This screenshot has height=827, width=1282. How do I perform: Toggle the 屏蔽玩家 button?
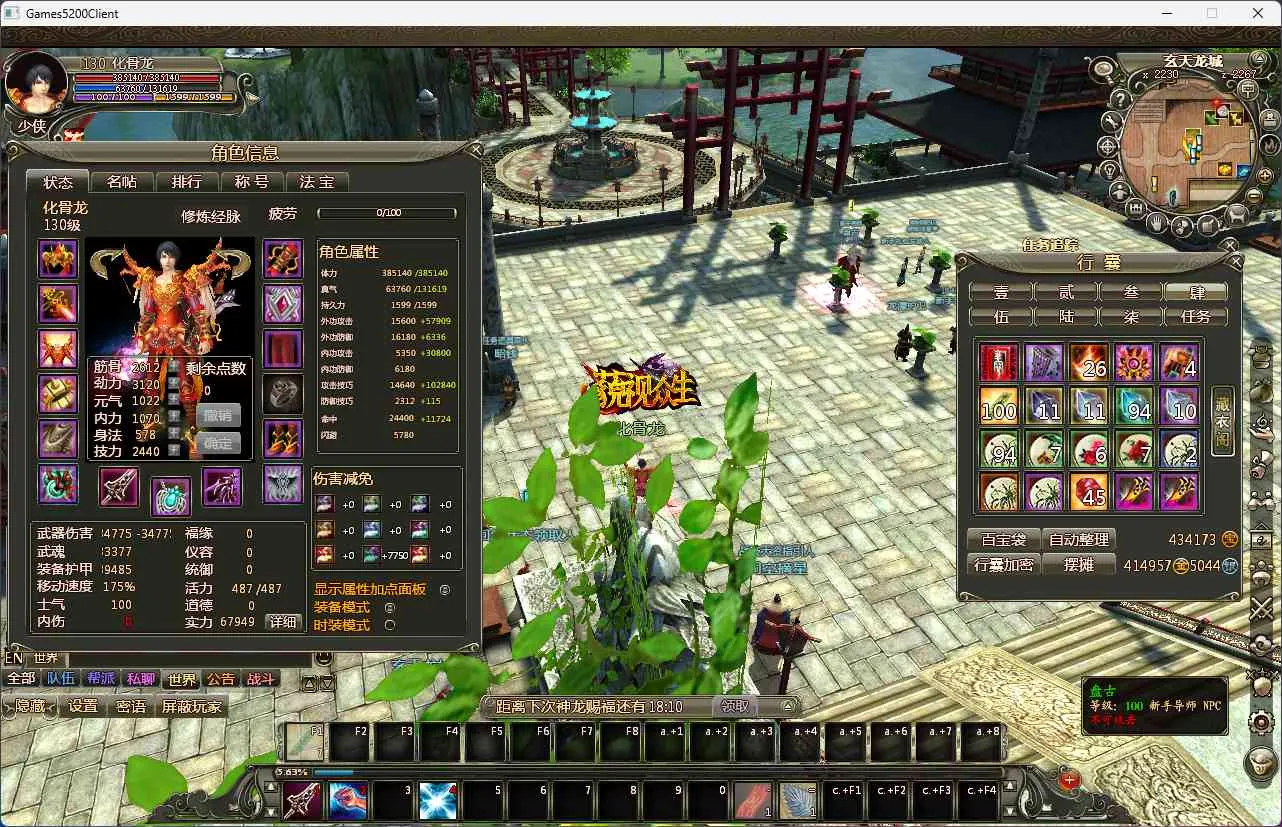click(x=192, y=706)
